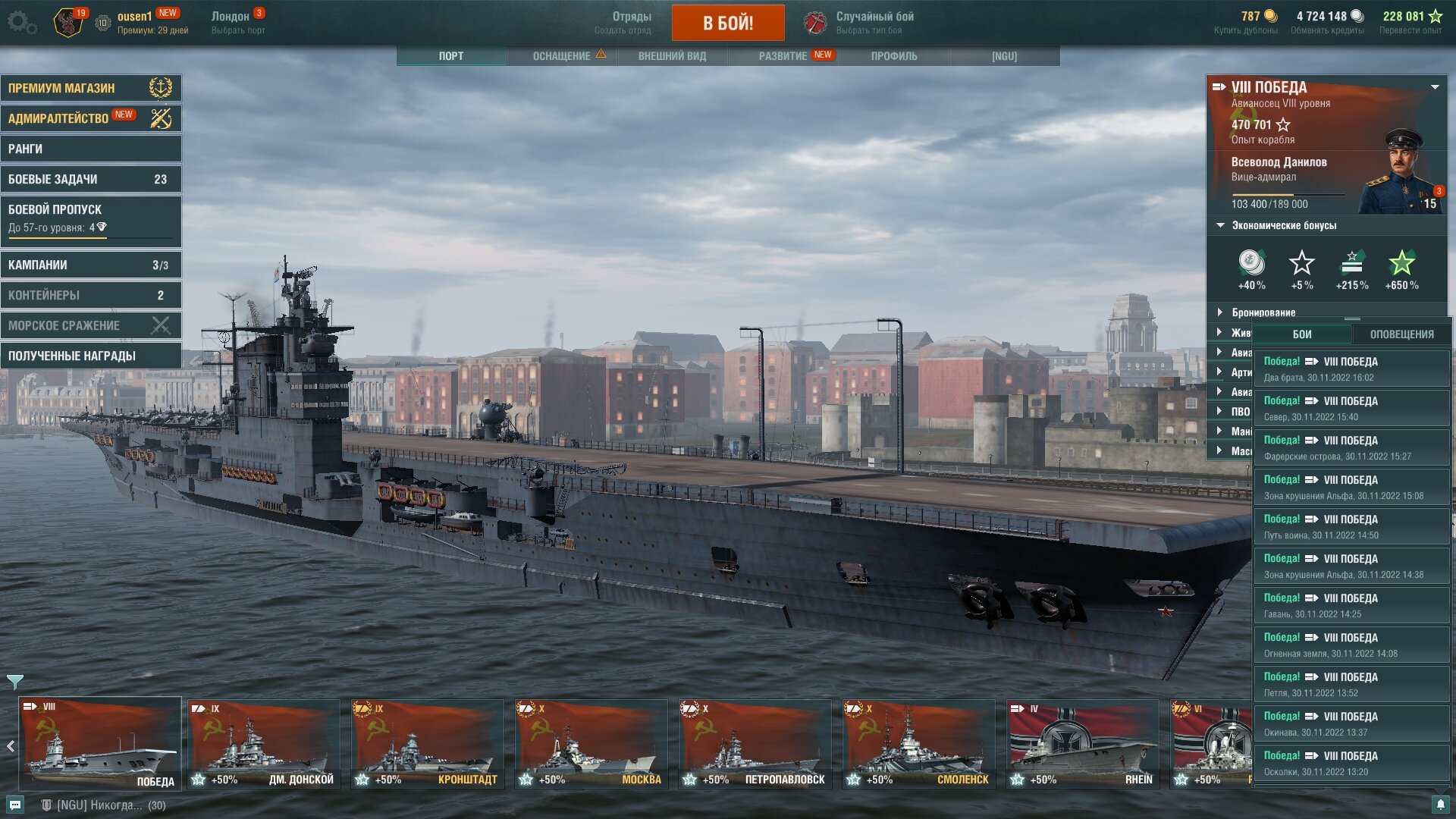Switch to the ОПОВЕЩЕНИЯ tab
Viewport: 1456px width, 819px height.
[x=1401, y=334]
